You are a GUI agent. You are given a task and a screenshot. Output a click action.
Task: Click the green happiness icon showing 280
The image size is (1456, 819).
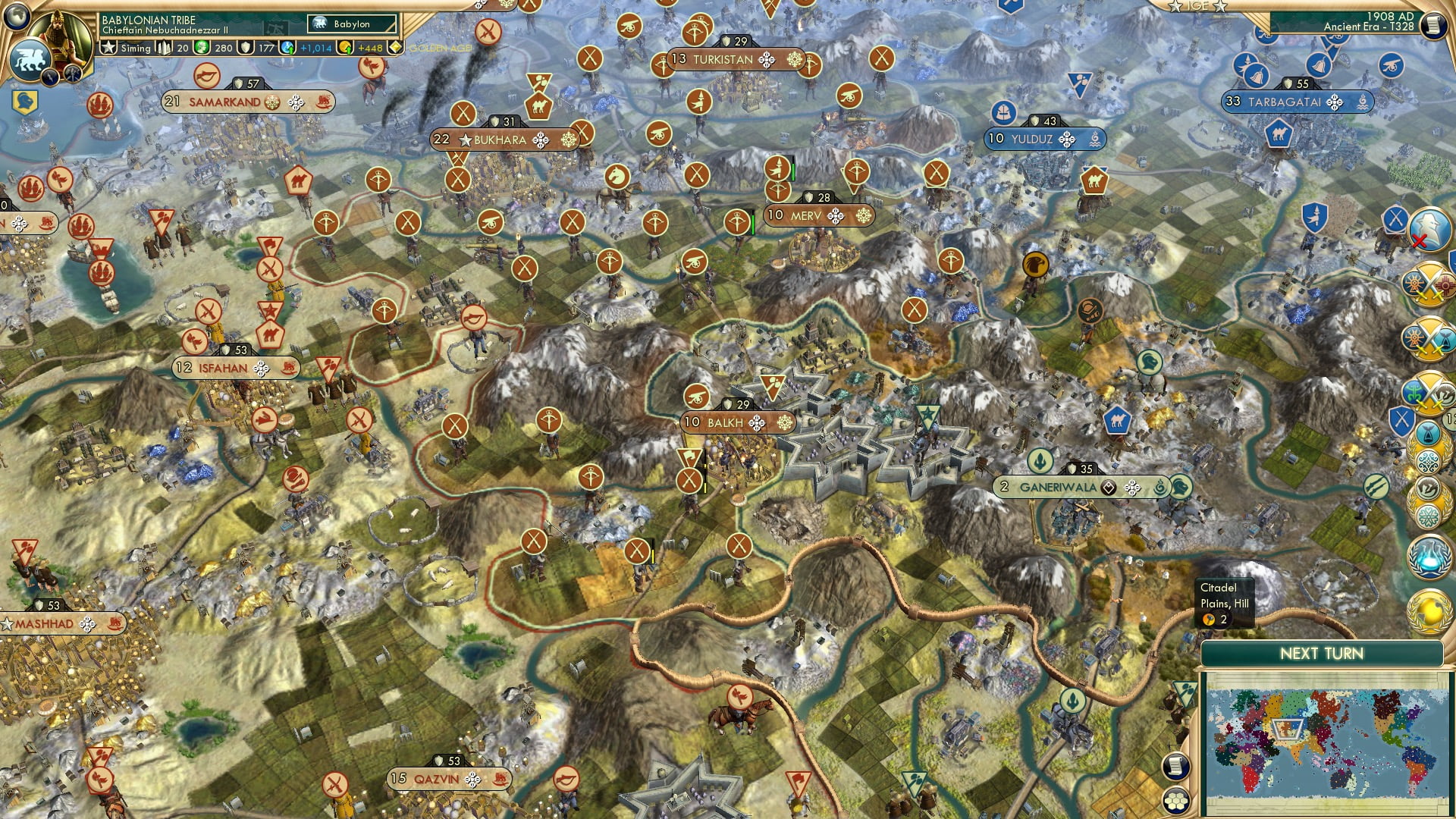click(202, 48)
